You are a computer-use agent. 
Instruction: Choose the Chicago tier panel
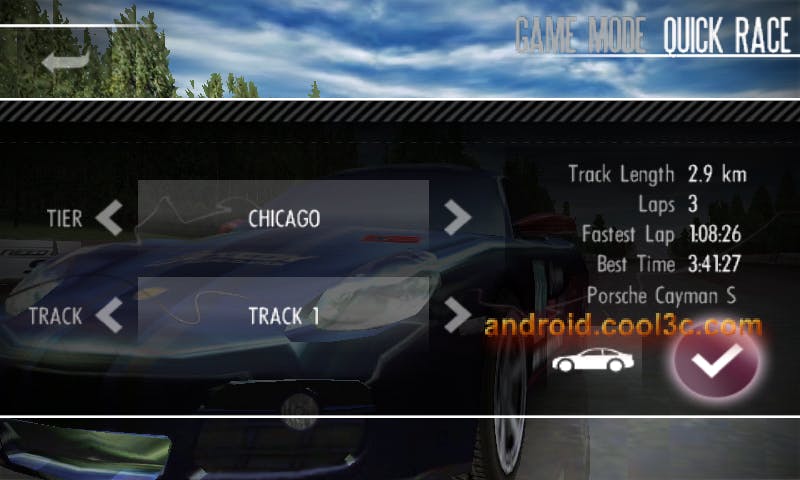pos(283,217)
